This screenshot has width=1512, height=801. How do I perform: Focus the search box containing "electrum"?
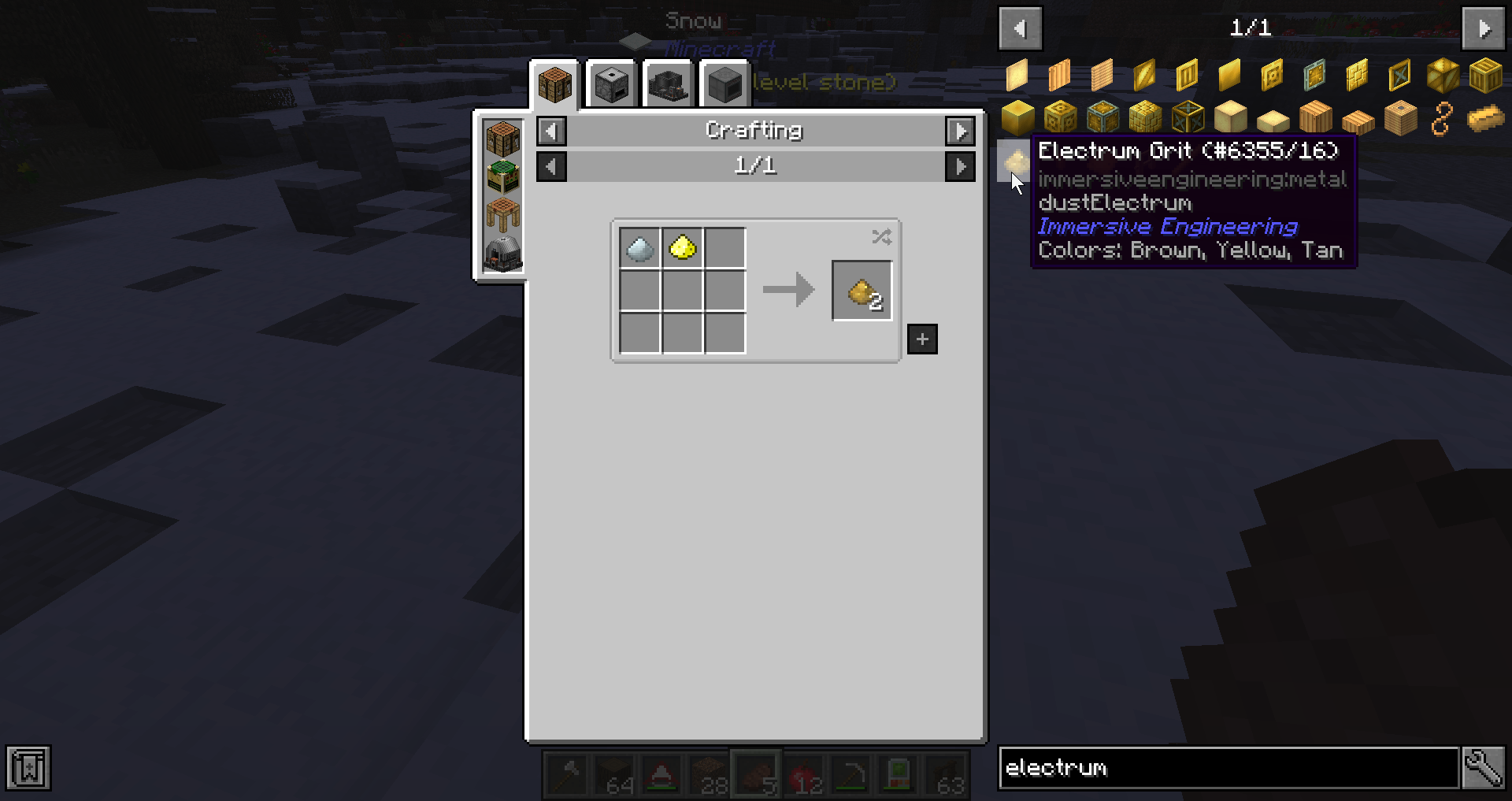[x=1228, y=768]
